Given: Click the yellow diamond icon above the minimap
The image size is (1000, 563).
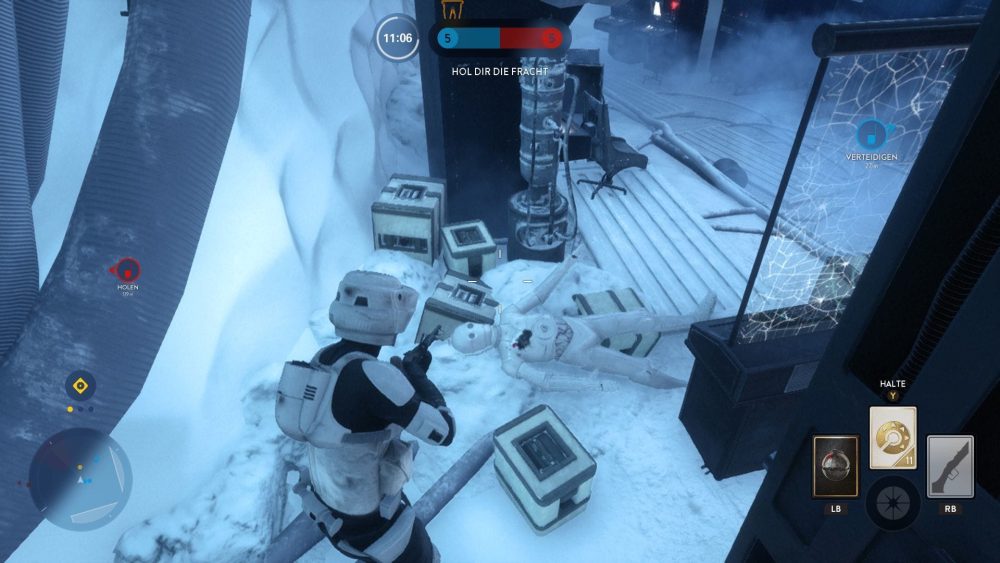Looking at the screenshot, I should 80,385.
